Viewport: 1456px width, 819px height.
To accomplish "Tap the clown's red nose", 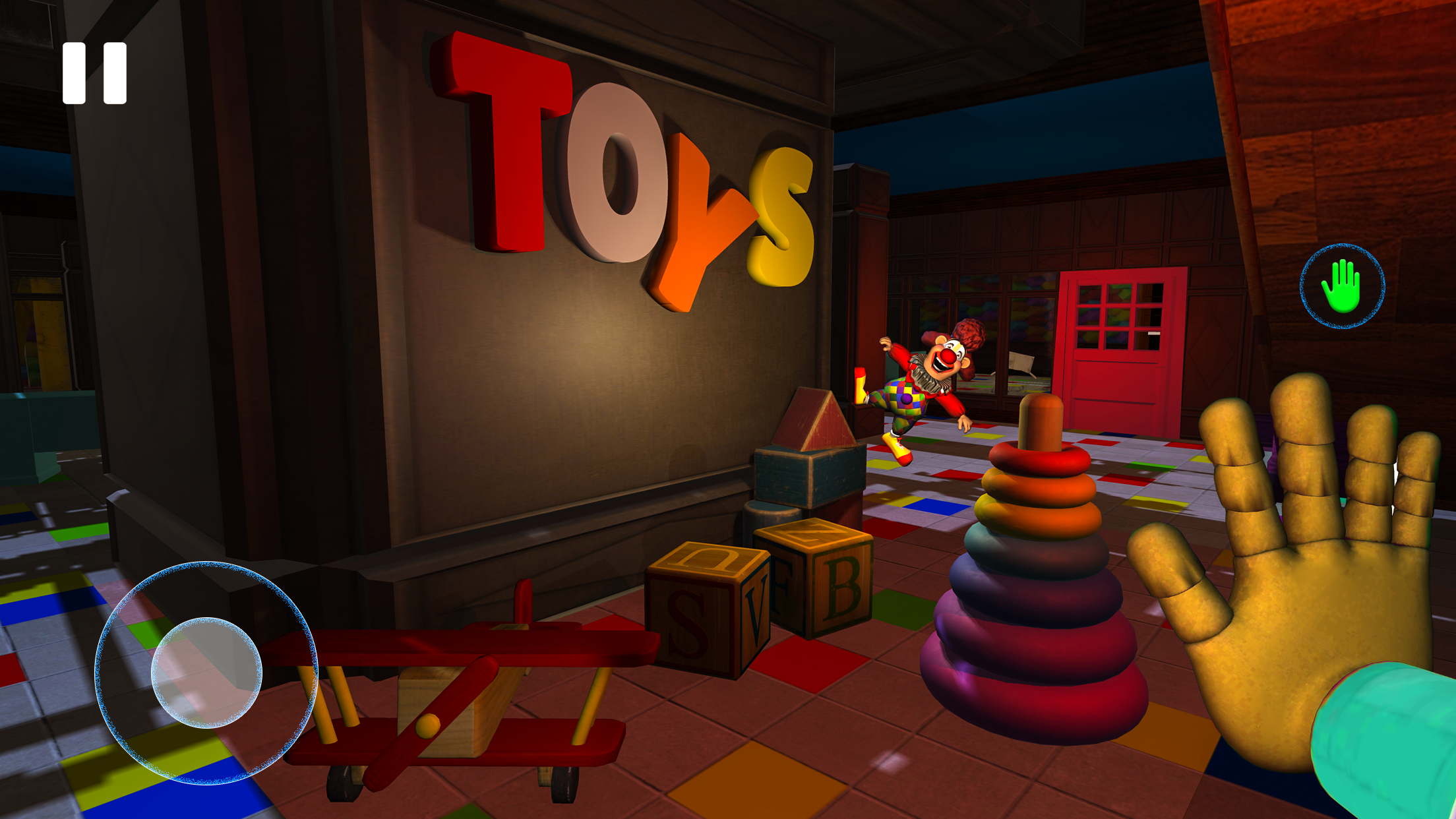I will [947, 357].
